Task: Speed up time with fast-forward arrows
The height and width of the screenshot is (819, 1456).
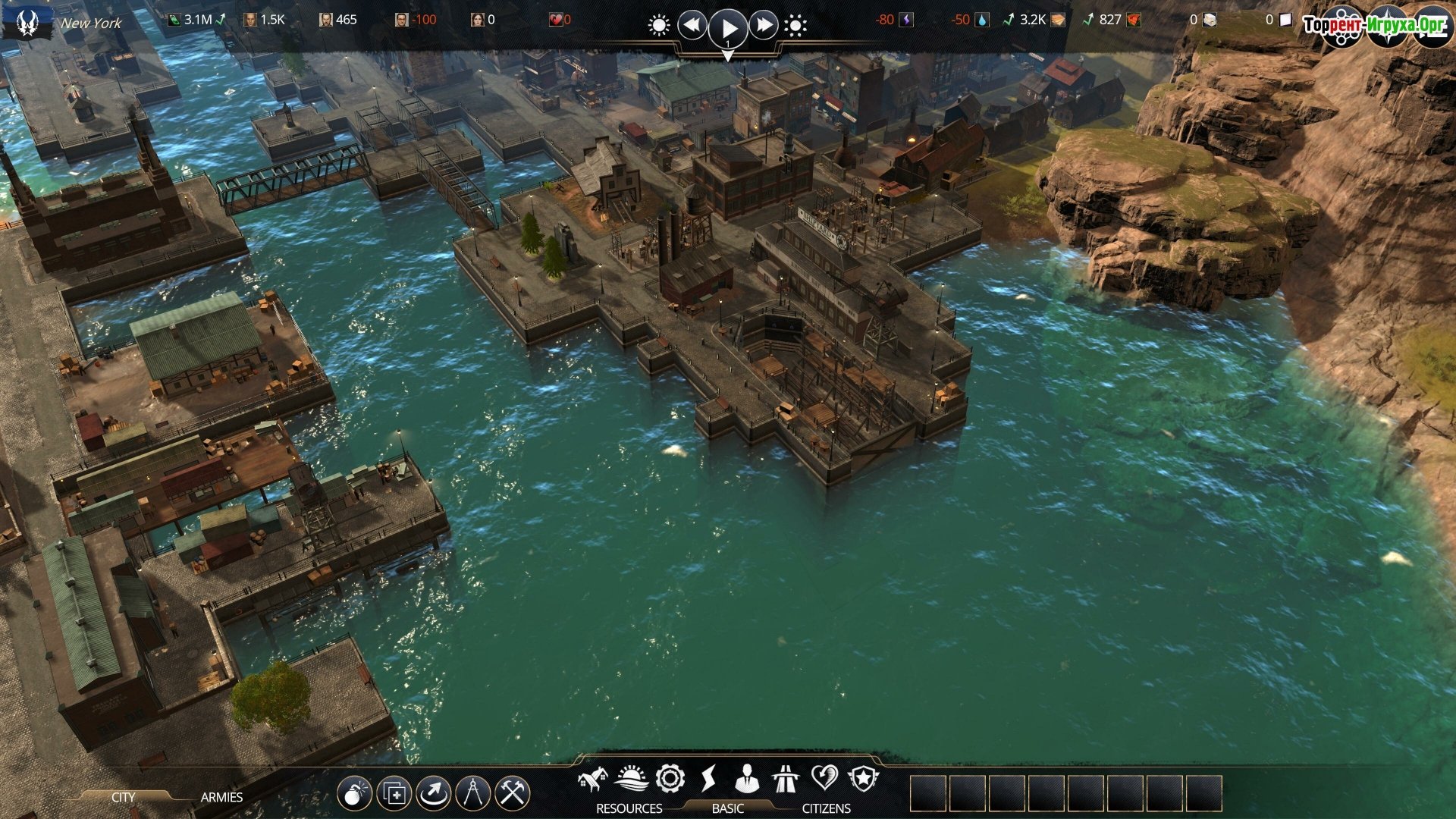Action: click(x=764, y=26)
